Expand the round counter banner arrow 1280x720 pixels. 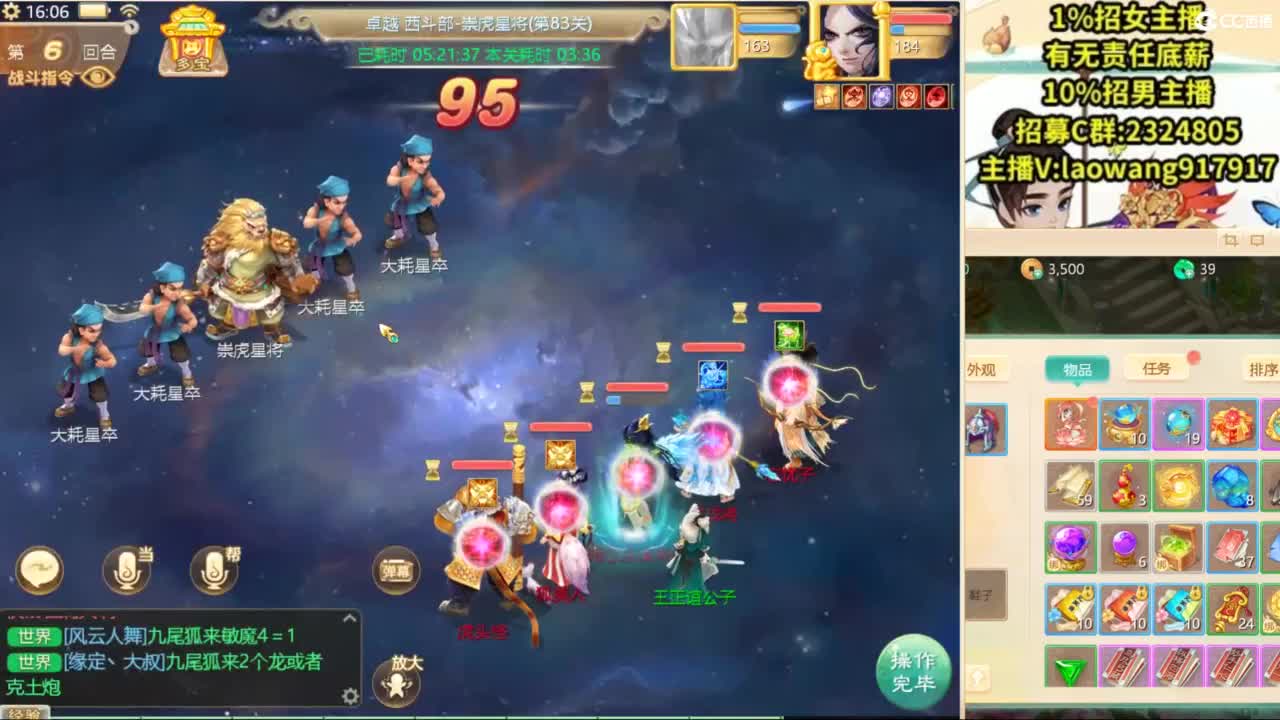tap(131, 28)
